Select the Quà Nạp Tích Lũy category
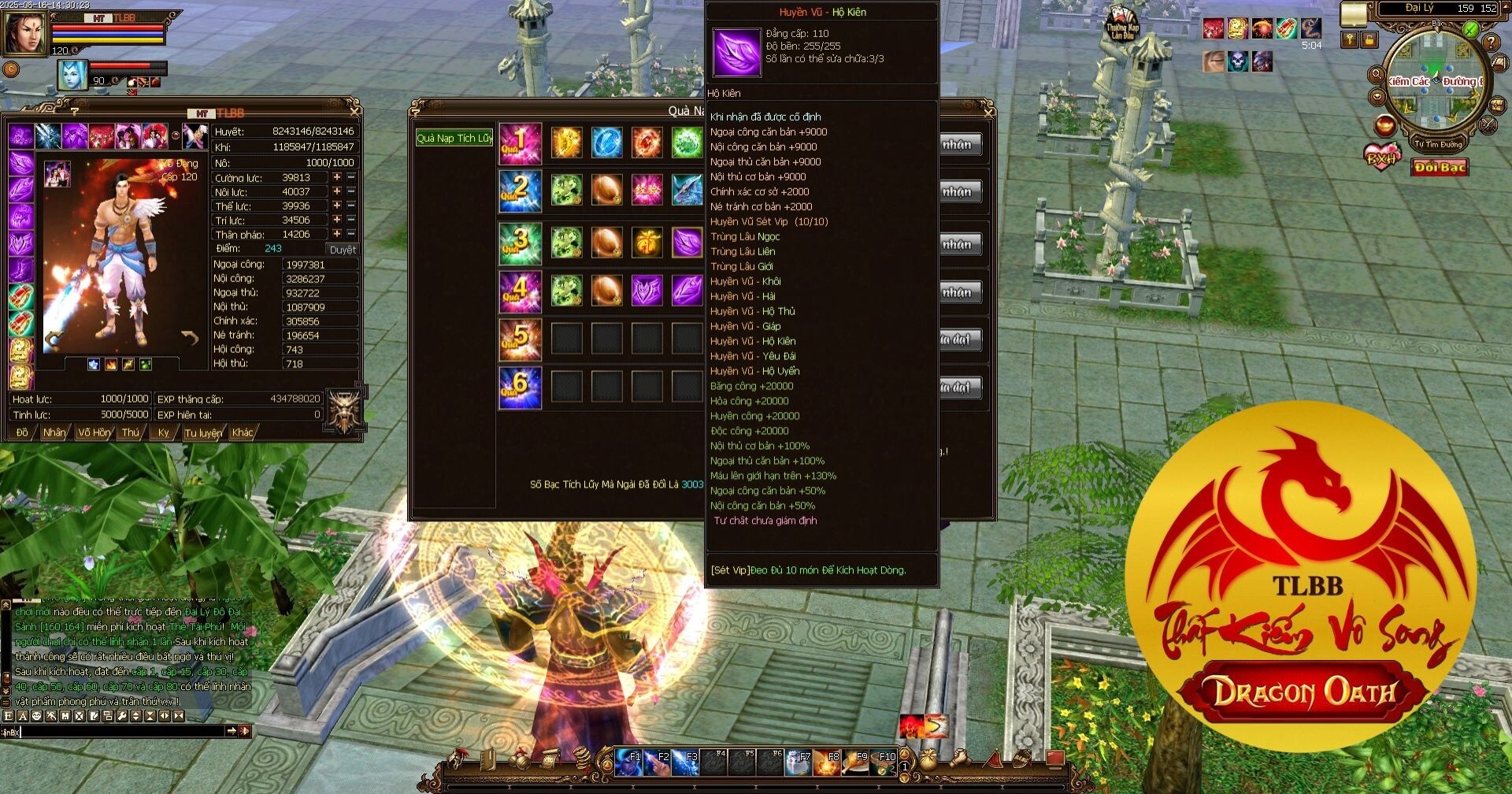Viewport: 1512px width, 794px height. tap(454, 139)
